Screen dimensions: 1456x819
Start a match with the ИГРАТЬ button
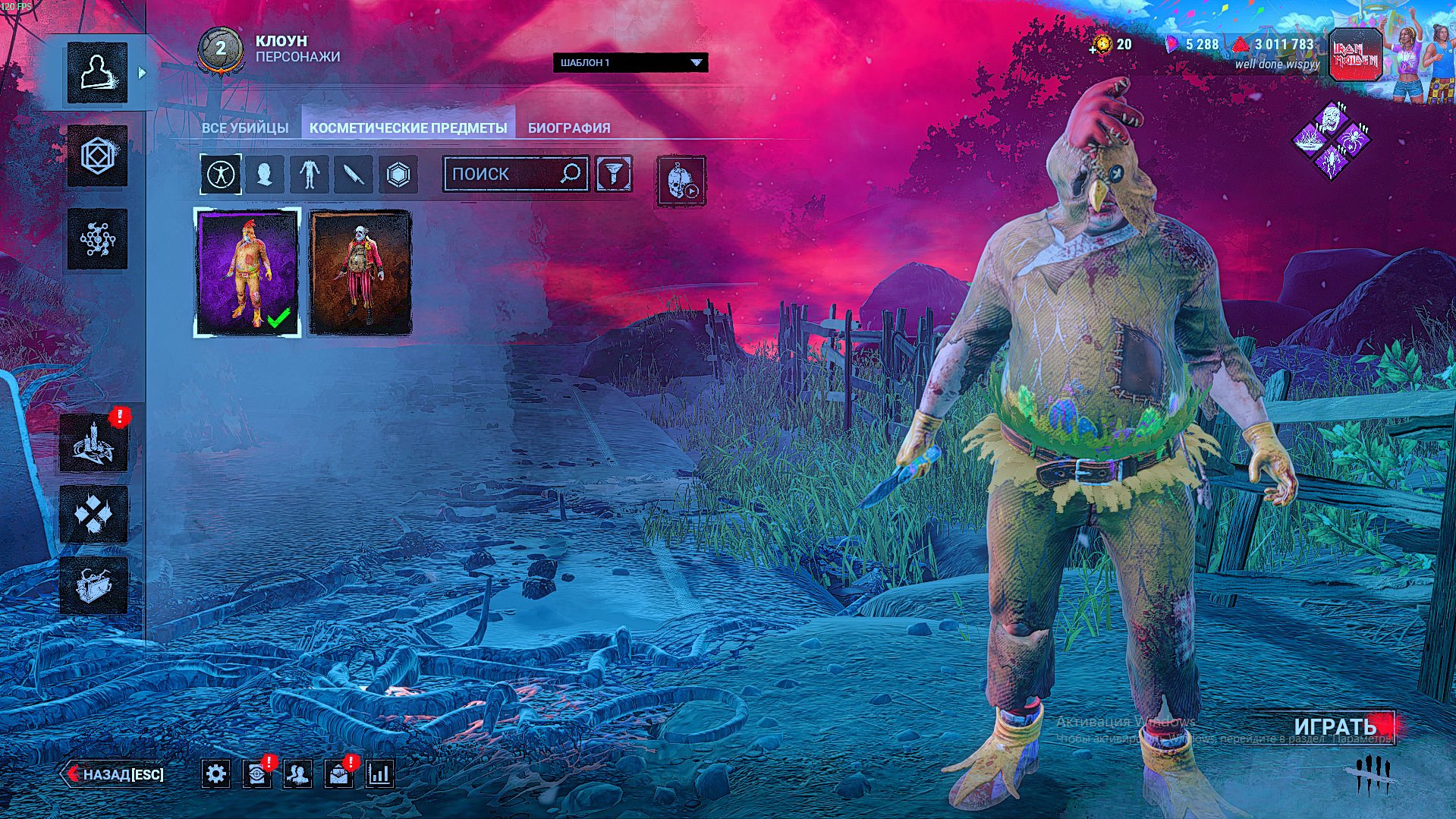pos(1335,726)
